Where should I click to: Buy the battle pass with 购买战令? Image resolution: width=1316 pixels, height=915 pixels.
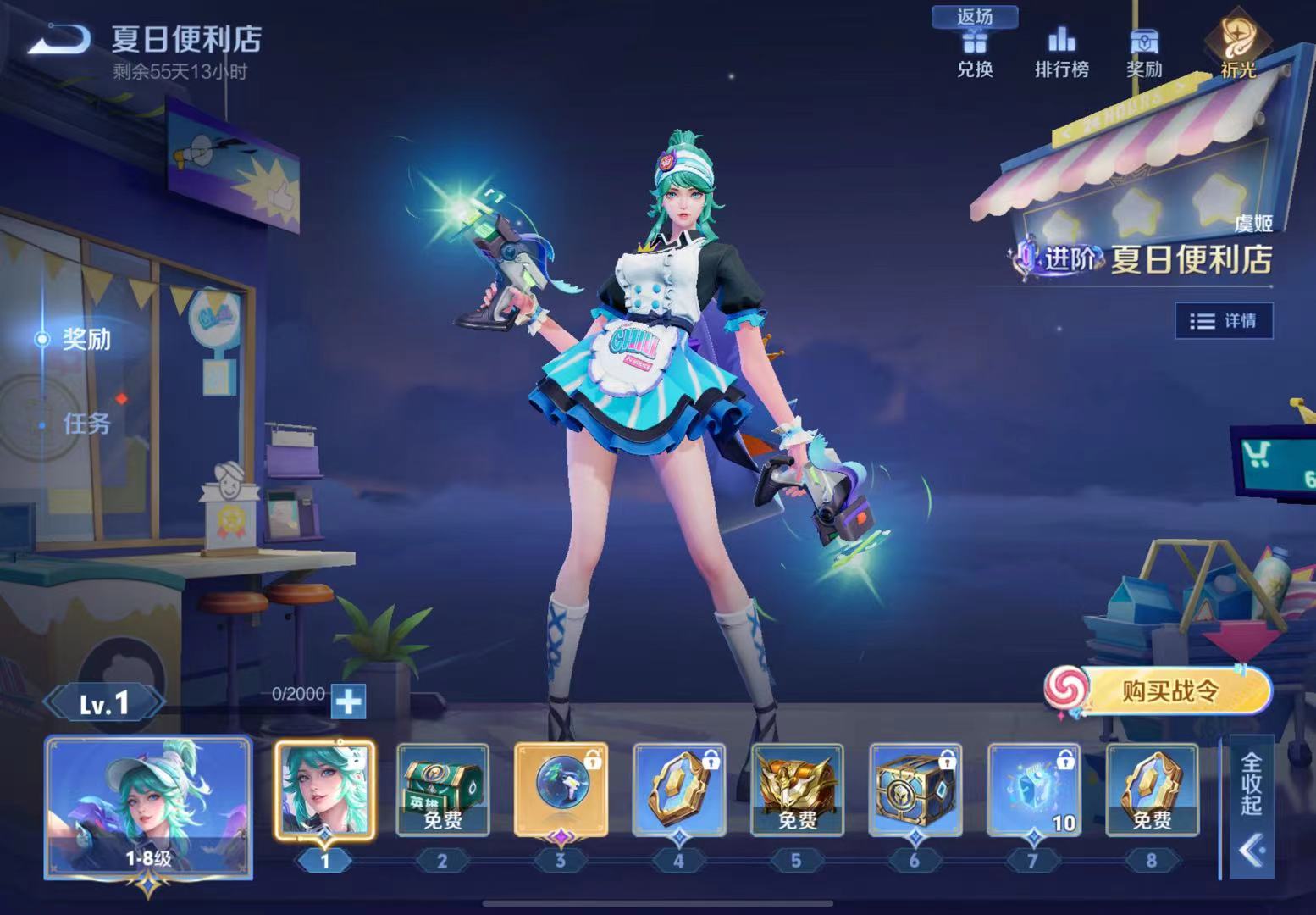pyautogui.click(x=1169, y=691)
